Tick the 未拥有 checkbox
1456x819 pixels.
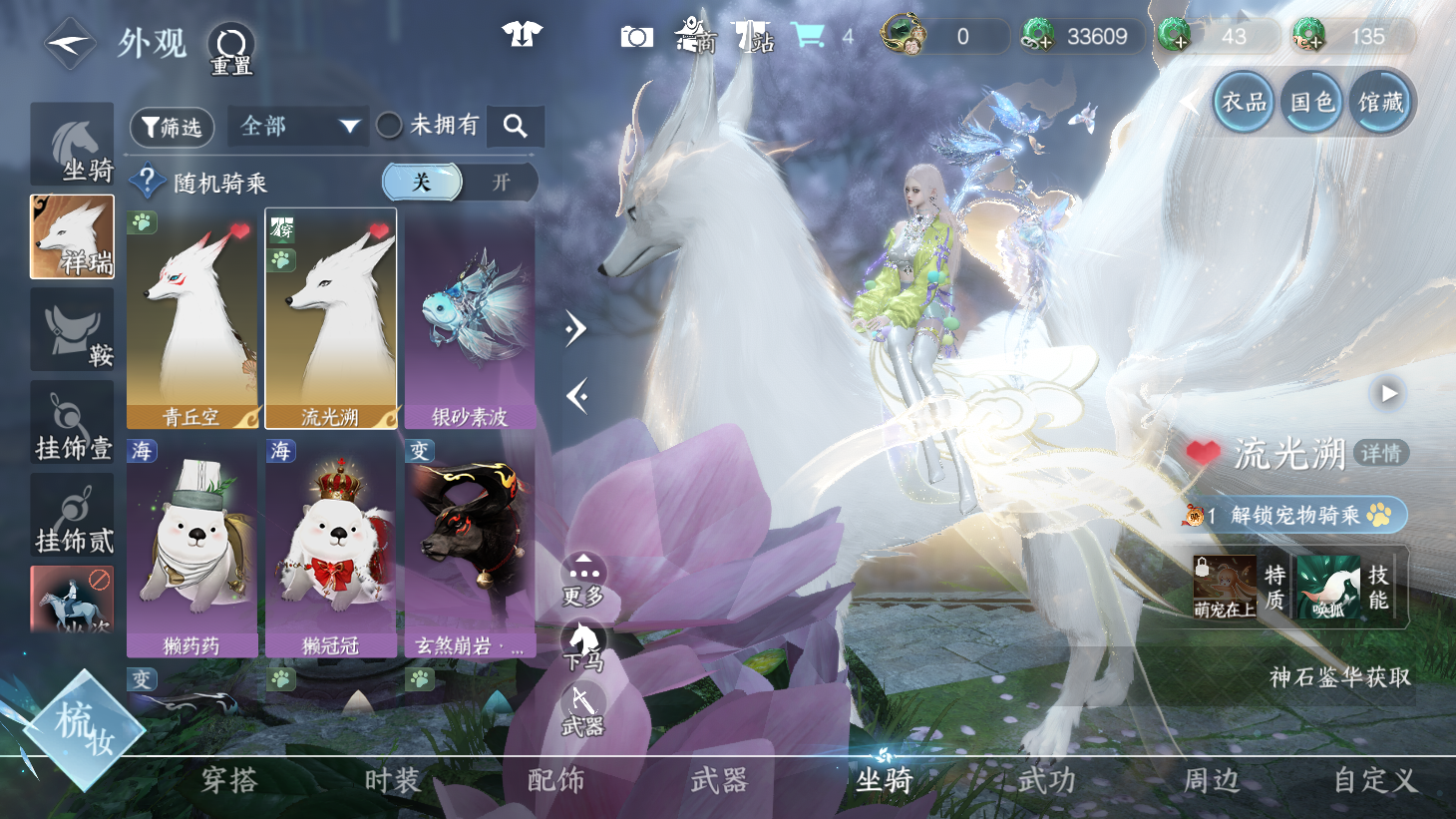coord(390,126)
